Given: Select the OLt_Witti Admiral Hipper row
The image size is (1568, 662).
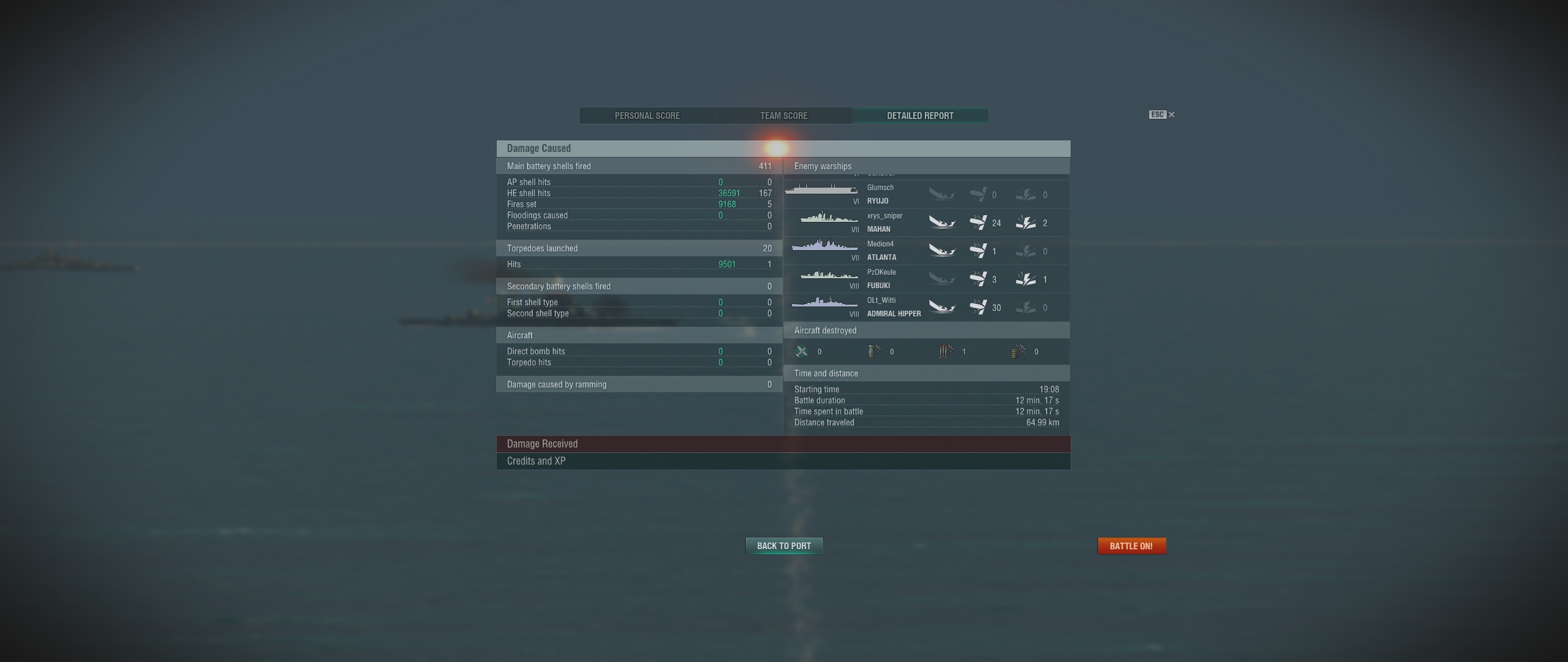Looking at the screenshot, I should pos(926,307).
